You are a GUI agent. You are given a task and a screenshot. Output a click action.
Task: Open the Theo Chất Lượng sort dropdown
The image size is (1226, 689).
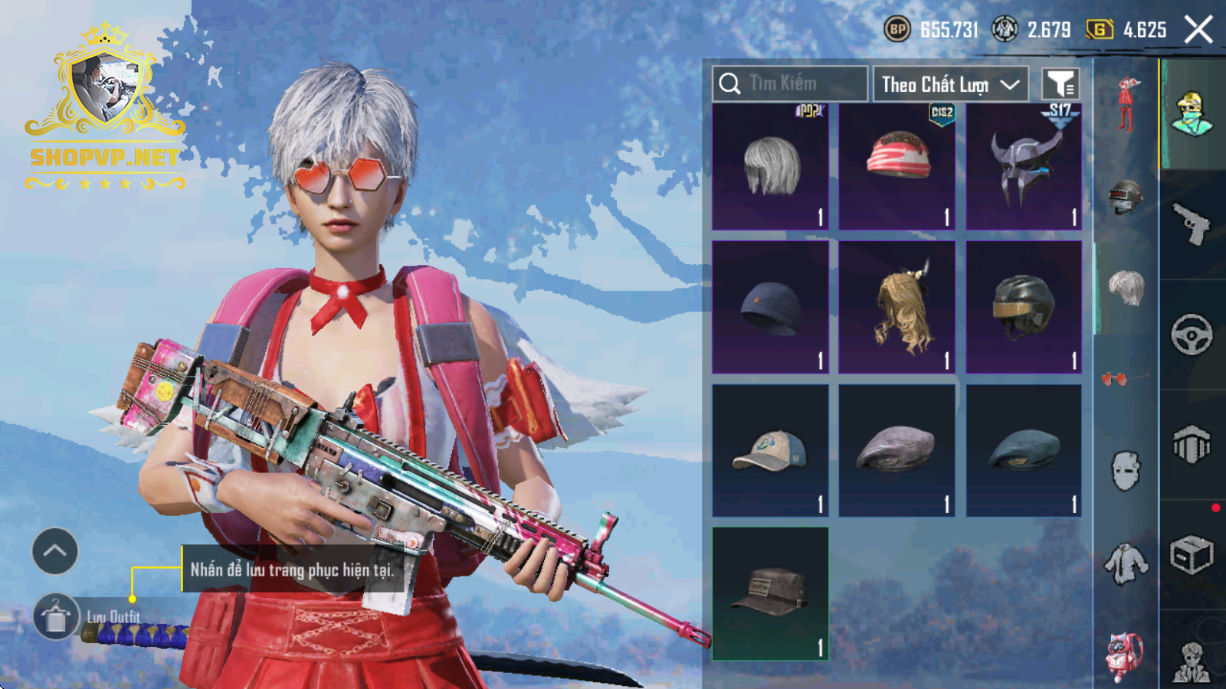pos(950,84)
